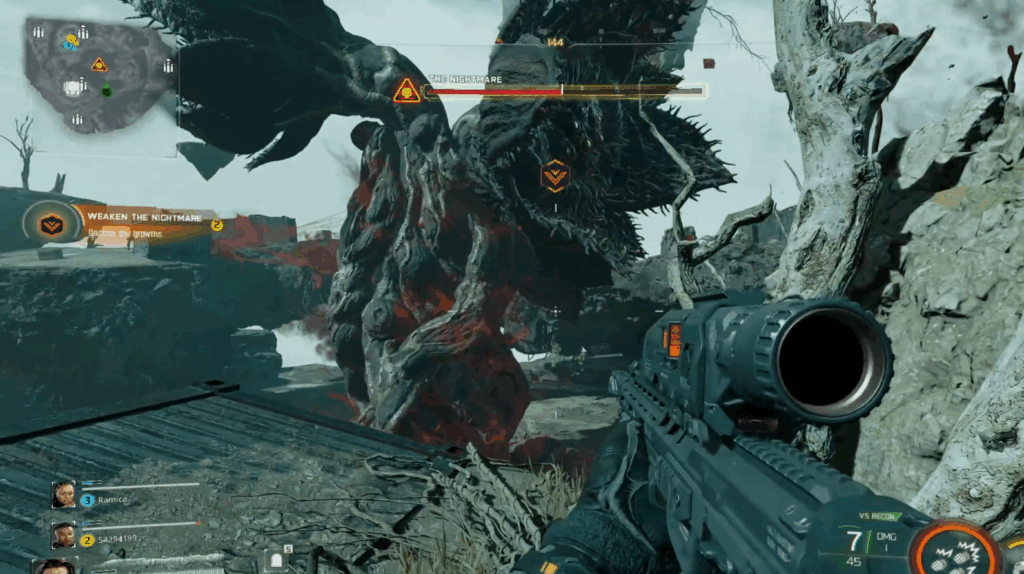Click the green marker on the minimap
This screenshot has height=574, width=1024.
(107, 91)
